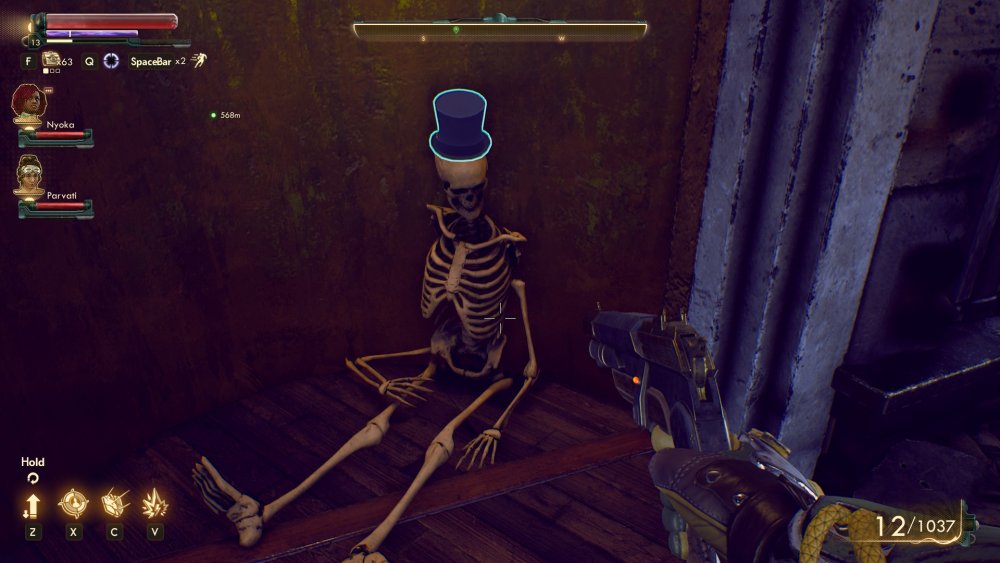Trigger the first companion ability icon above C

coord(114,503)
